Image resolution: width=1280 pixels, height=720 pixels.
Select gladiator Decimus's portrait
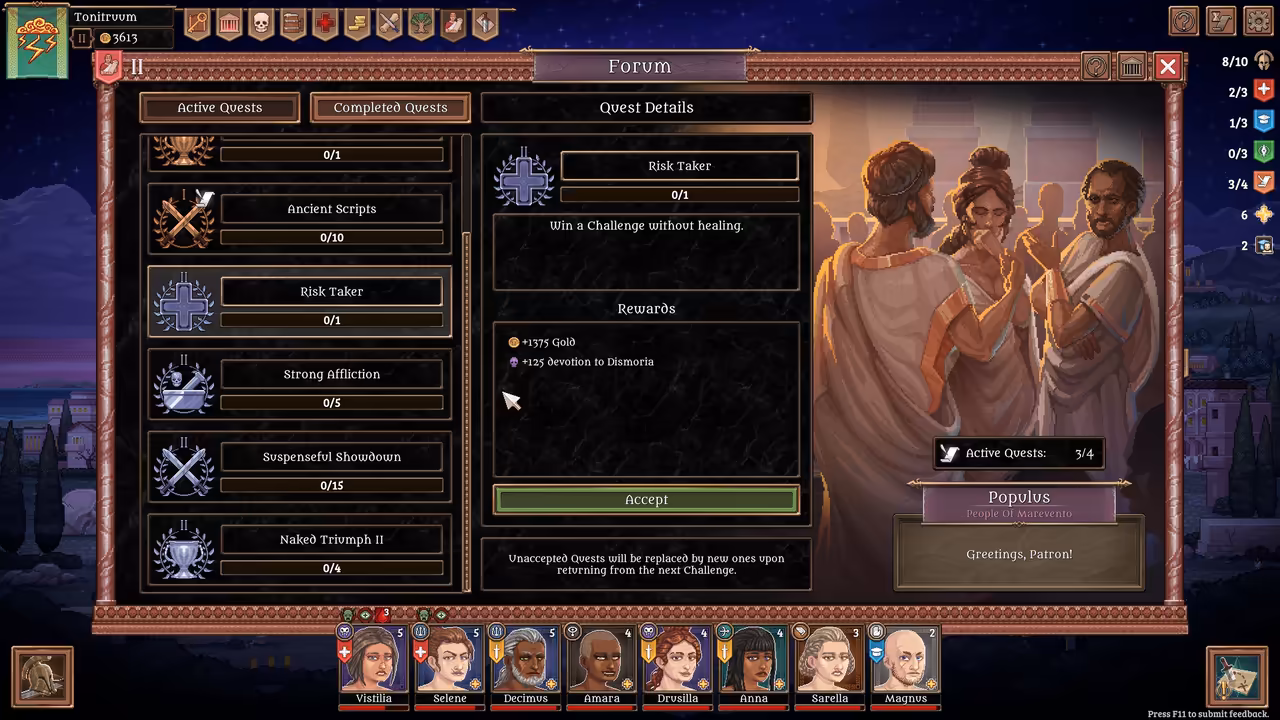525,660
